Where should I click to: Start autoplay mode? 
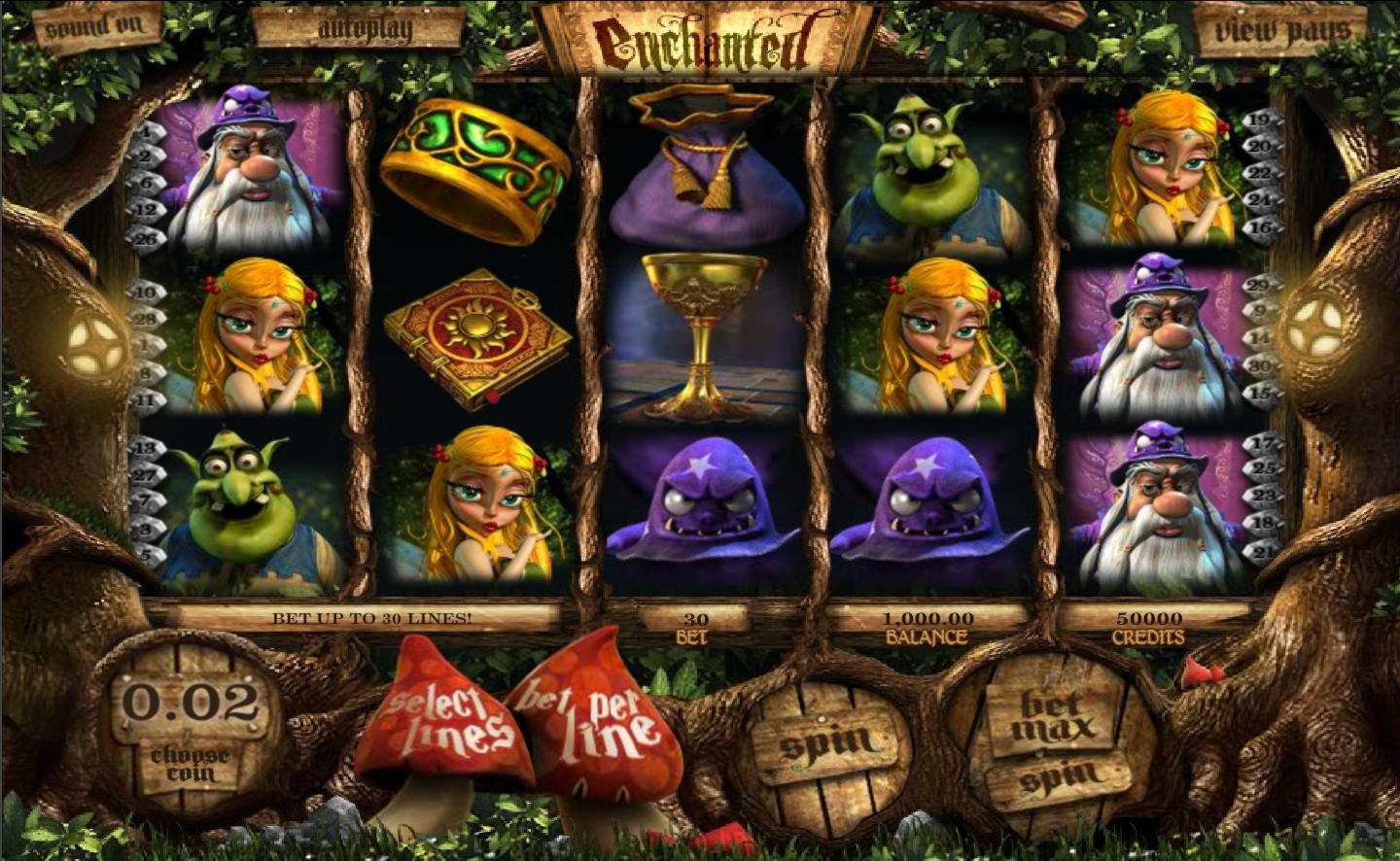363,29
